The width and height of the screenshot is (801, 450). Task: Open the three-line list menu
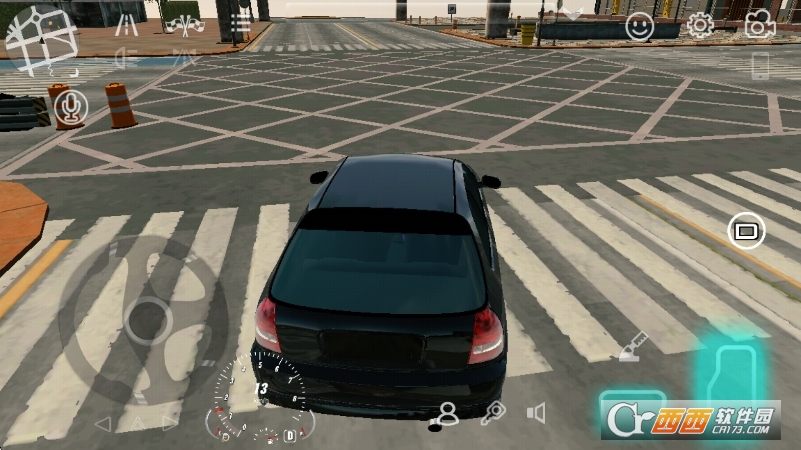[240, 23]
